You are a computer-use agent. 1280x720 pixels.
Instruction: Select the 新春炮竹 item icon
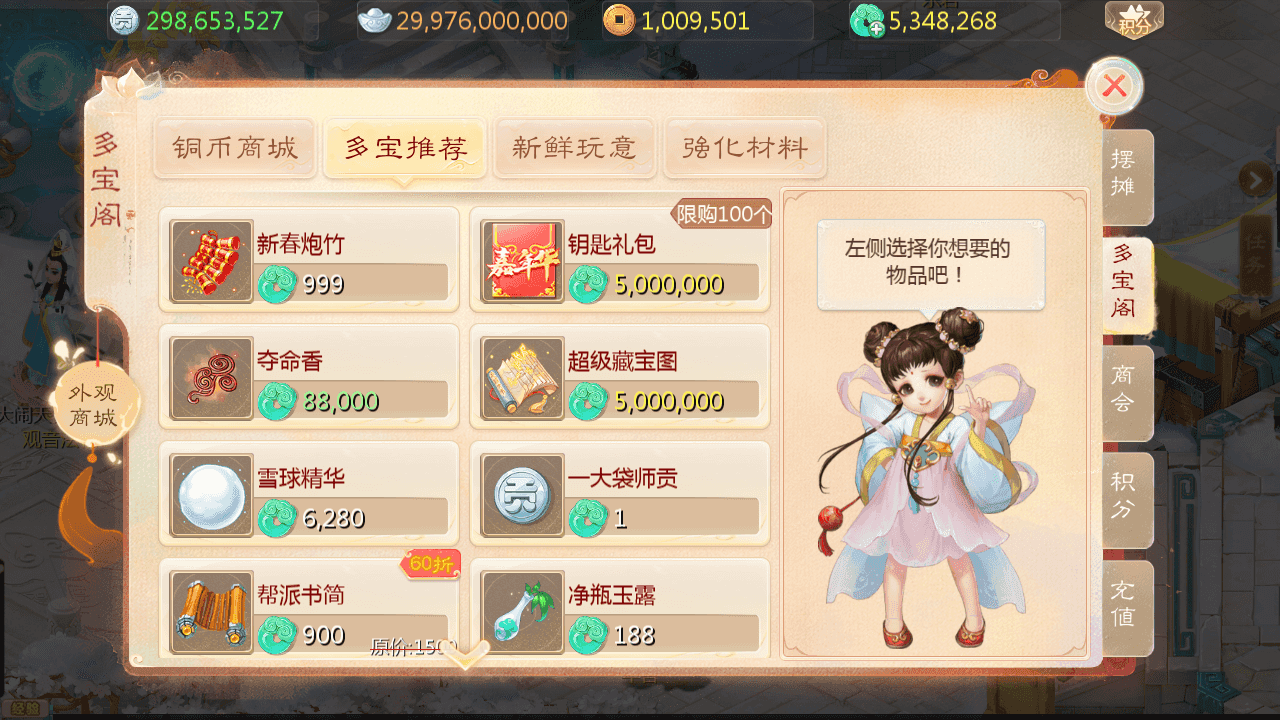tap(210, 260)
